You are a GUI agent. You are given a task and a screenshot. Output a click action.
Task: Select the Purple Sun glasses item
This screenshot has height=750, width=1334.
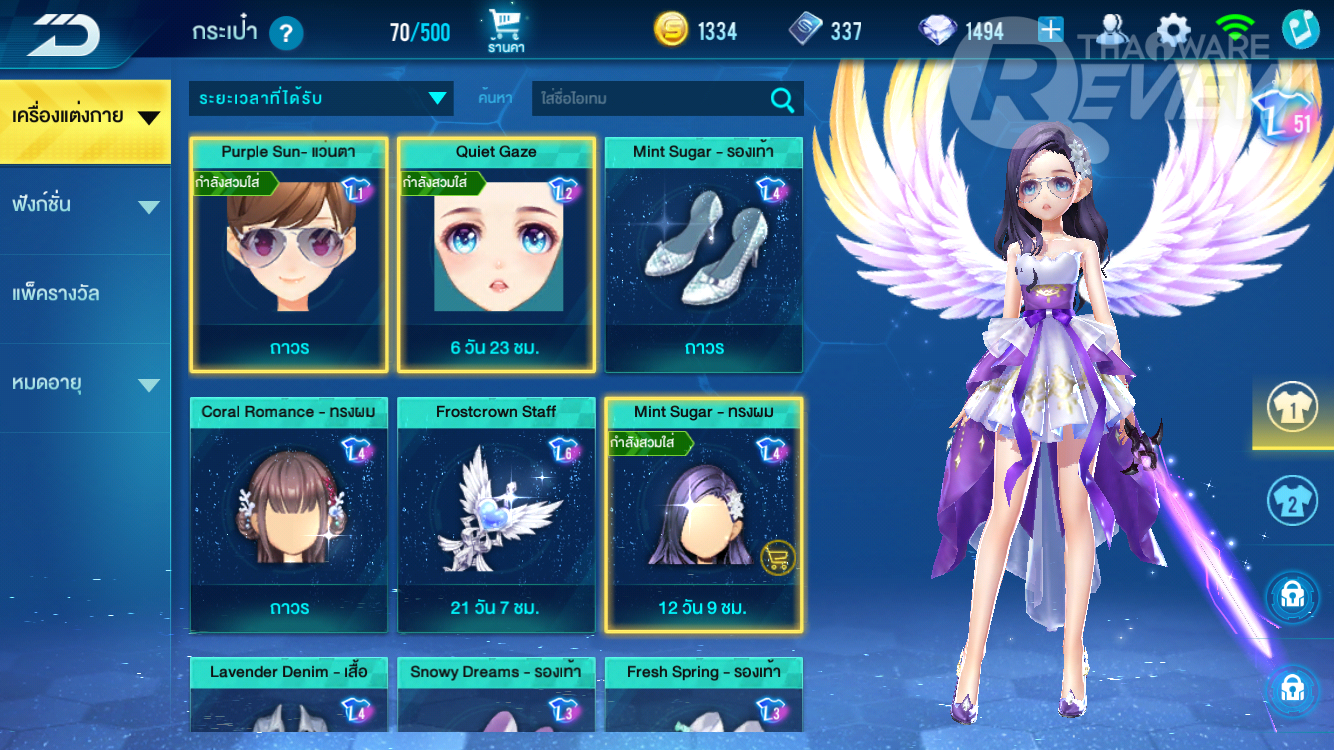pyautogui.click(x=289, y=255)
